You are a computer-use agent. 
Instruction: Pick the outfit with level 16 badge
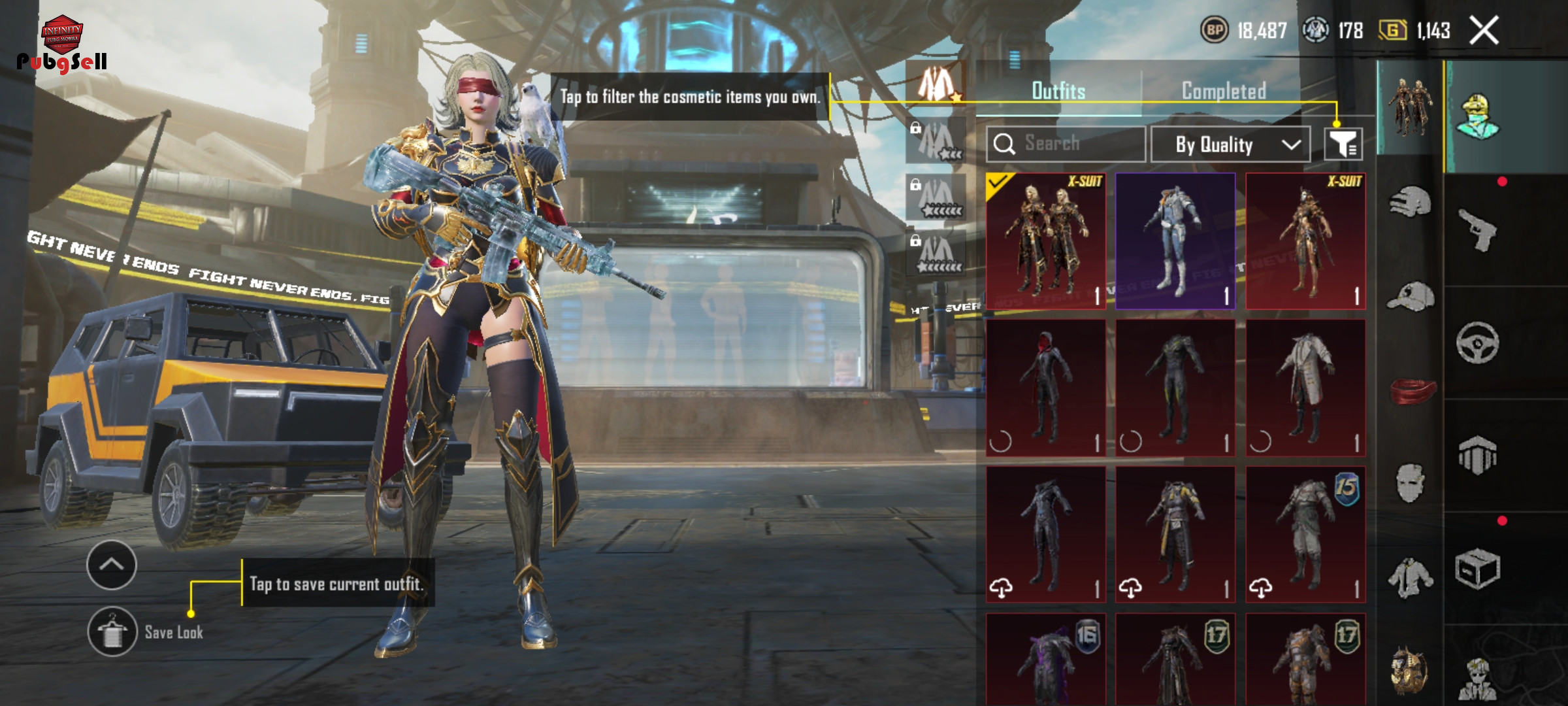1045,659
